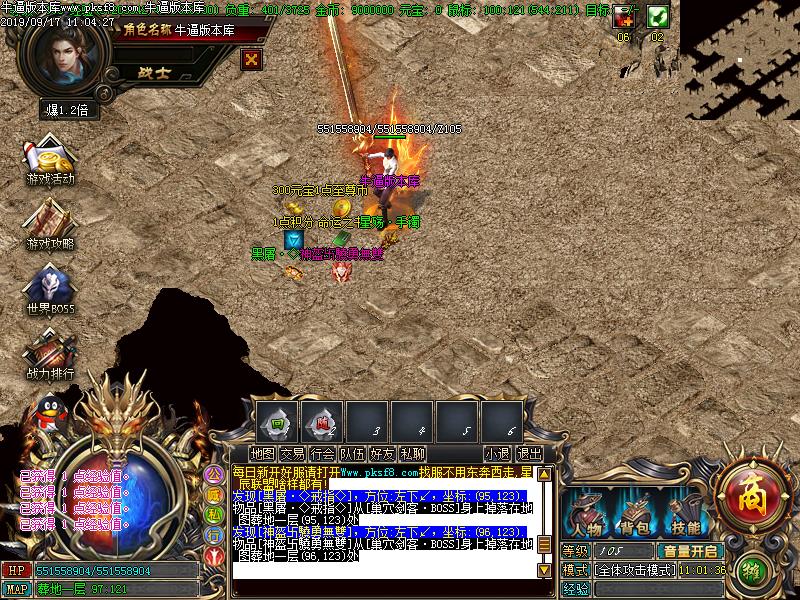Close the character name panel with the X
The image size is (800, 600).
tap(252, 59)
